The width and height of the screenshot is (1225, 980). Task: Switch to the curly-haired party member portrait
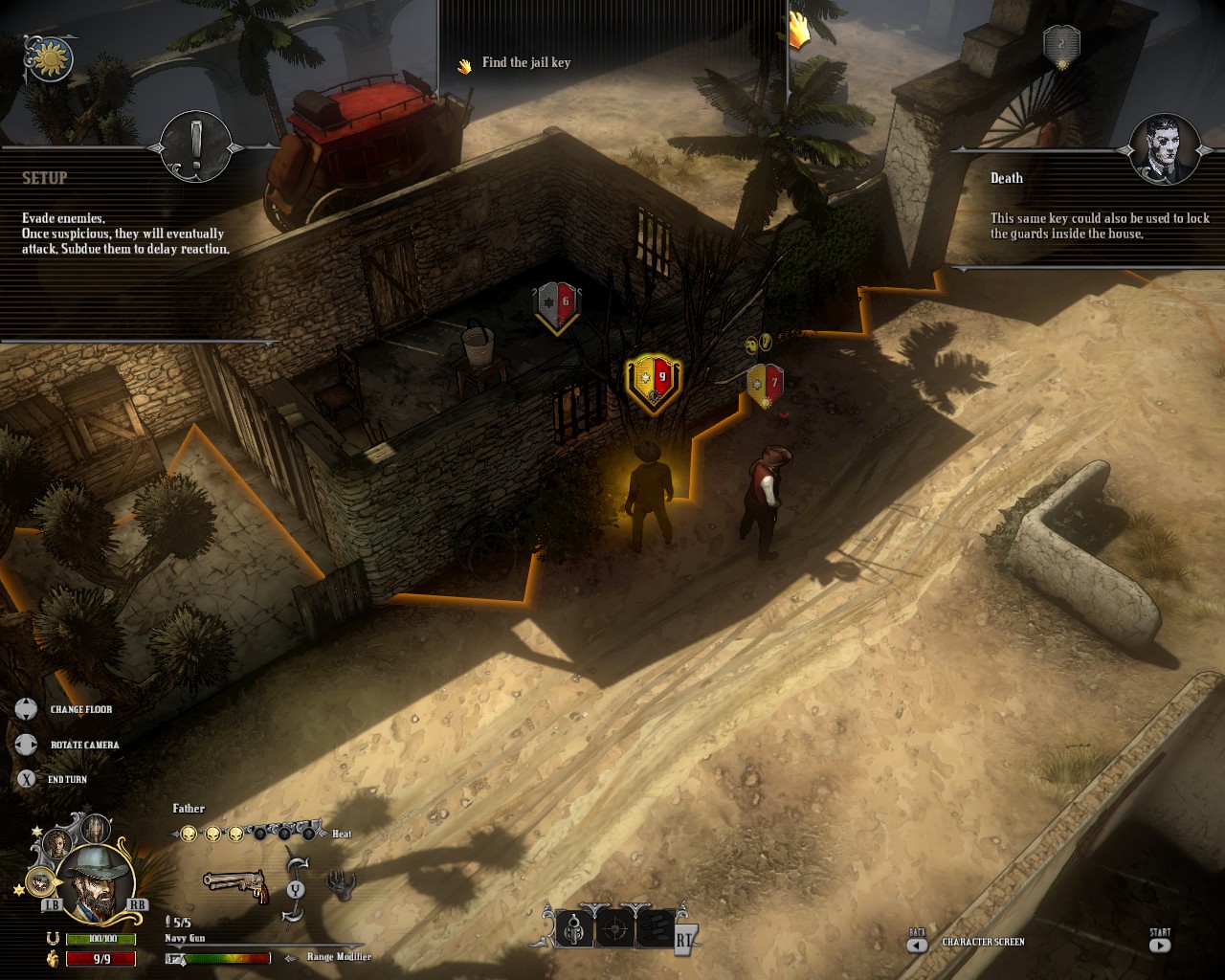click(59, 842)
